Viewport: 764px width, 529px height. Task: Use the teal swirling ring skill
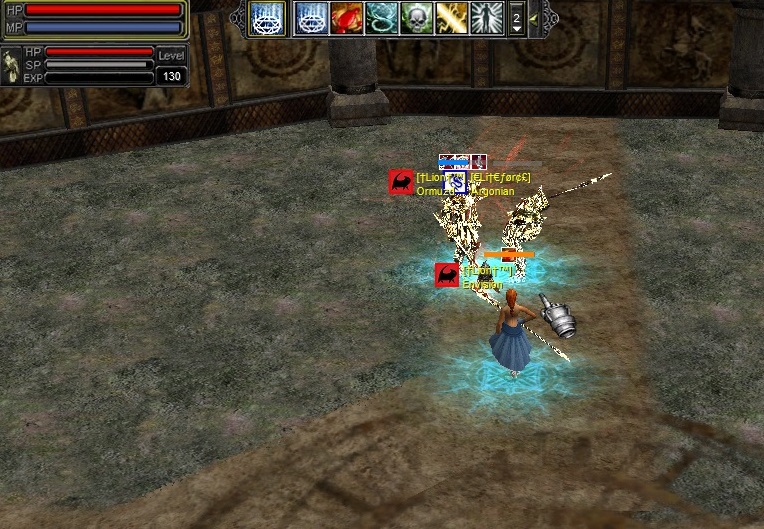[x=381, y=18]
